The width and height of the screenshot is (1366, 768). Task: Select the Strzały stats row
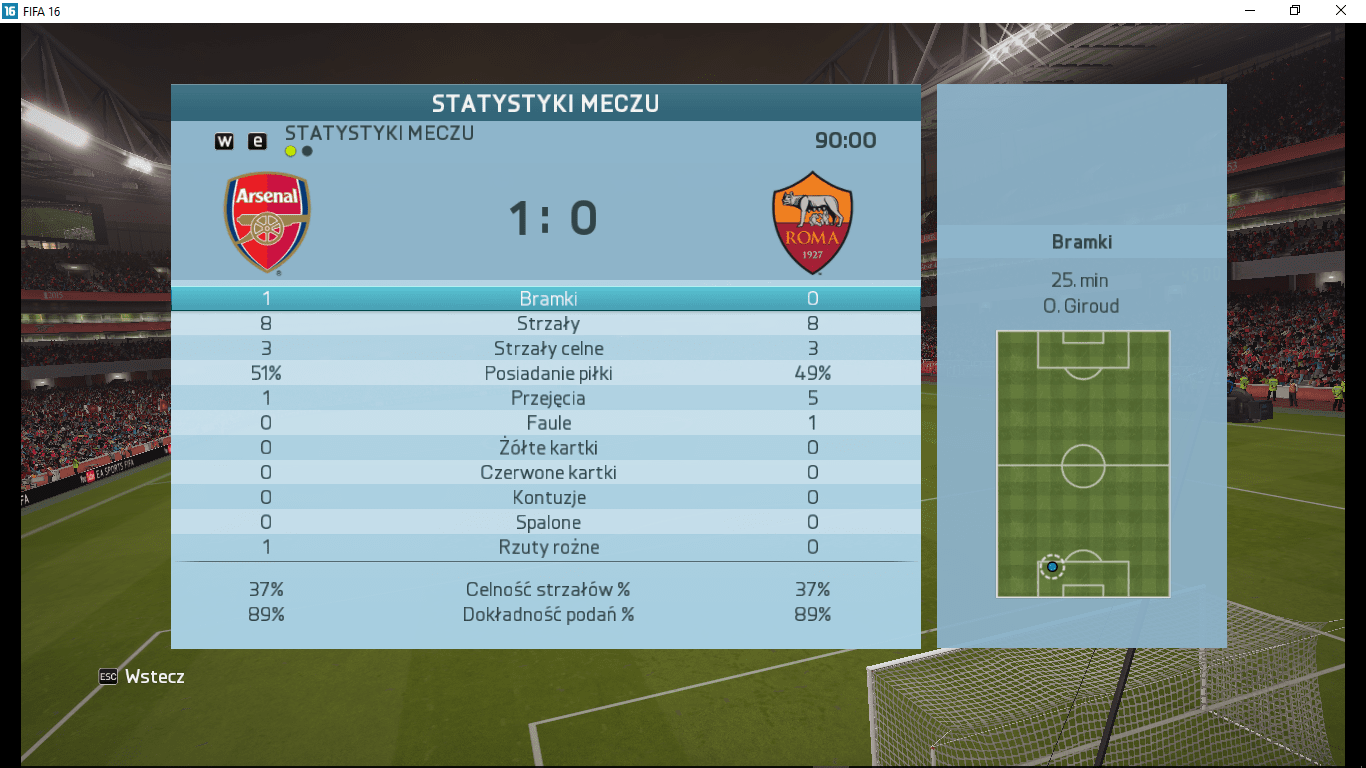click(547, 324)
